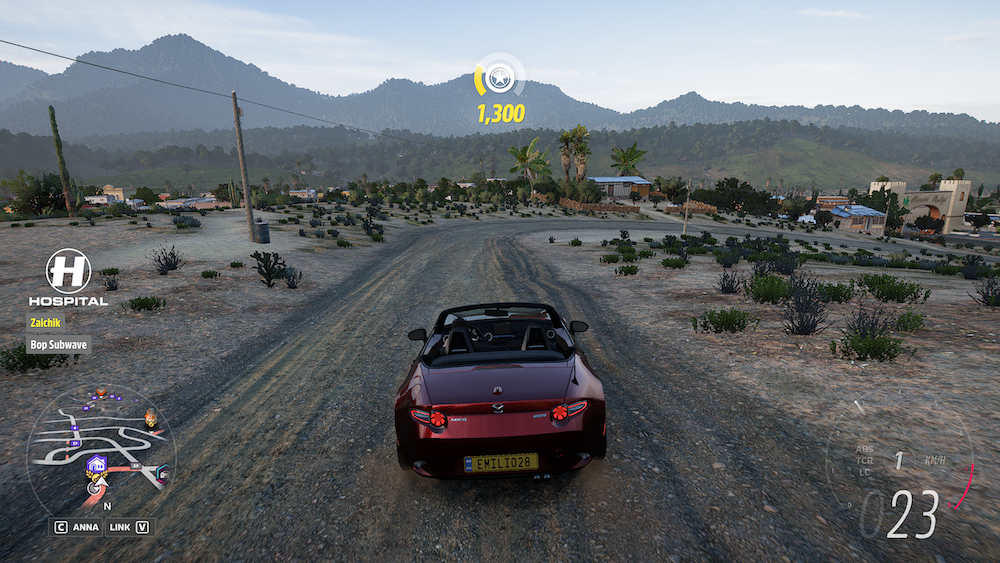Select the Hospital radio station logo
Image resolution: width=1000 pixels, height=563 pixels.
click(x=68, y=271)
